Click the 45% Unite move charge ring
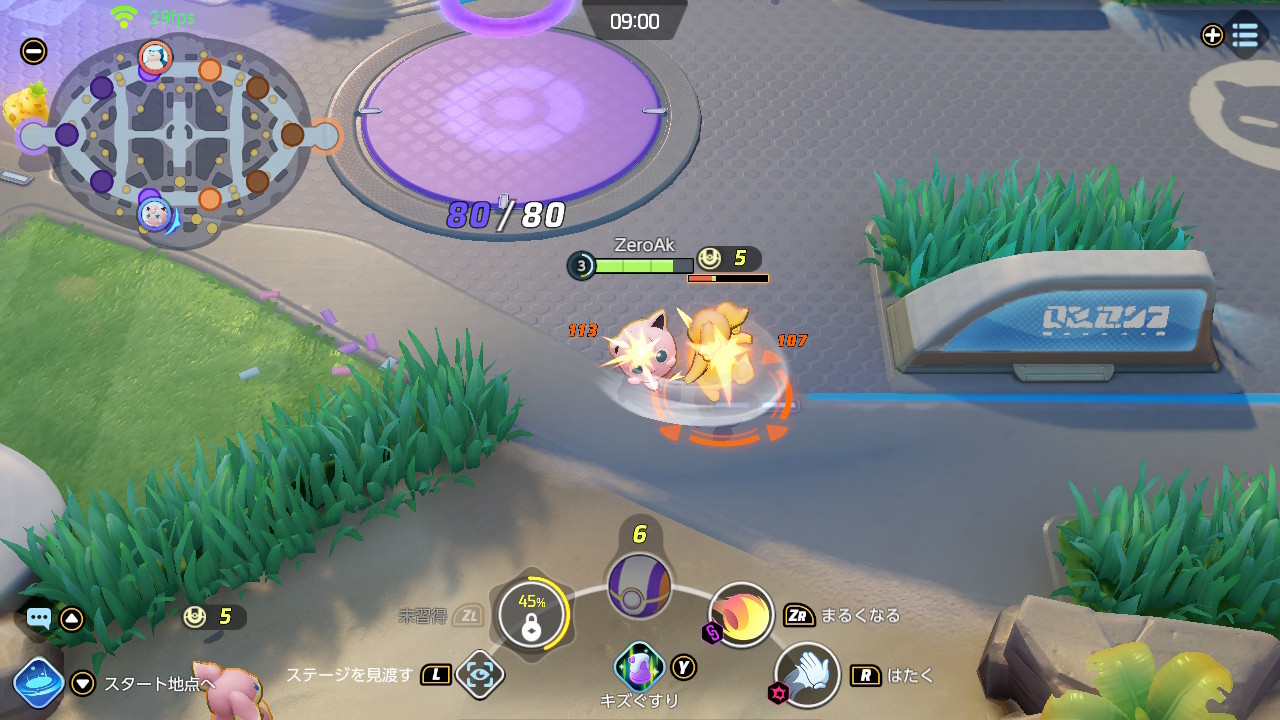Viewport: 1280px width, 720px height. tap(533, 616)
